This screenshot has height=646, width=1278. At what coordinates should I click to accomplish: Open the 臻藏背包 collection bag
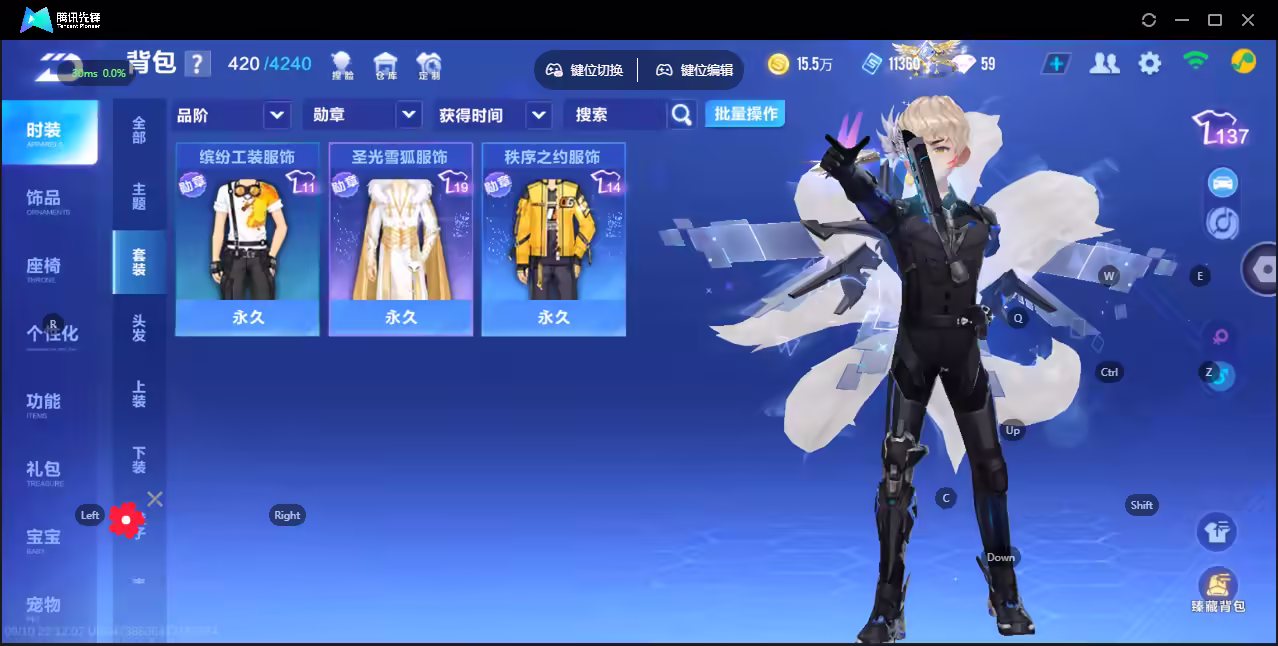pos(1217,590)
